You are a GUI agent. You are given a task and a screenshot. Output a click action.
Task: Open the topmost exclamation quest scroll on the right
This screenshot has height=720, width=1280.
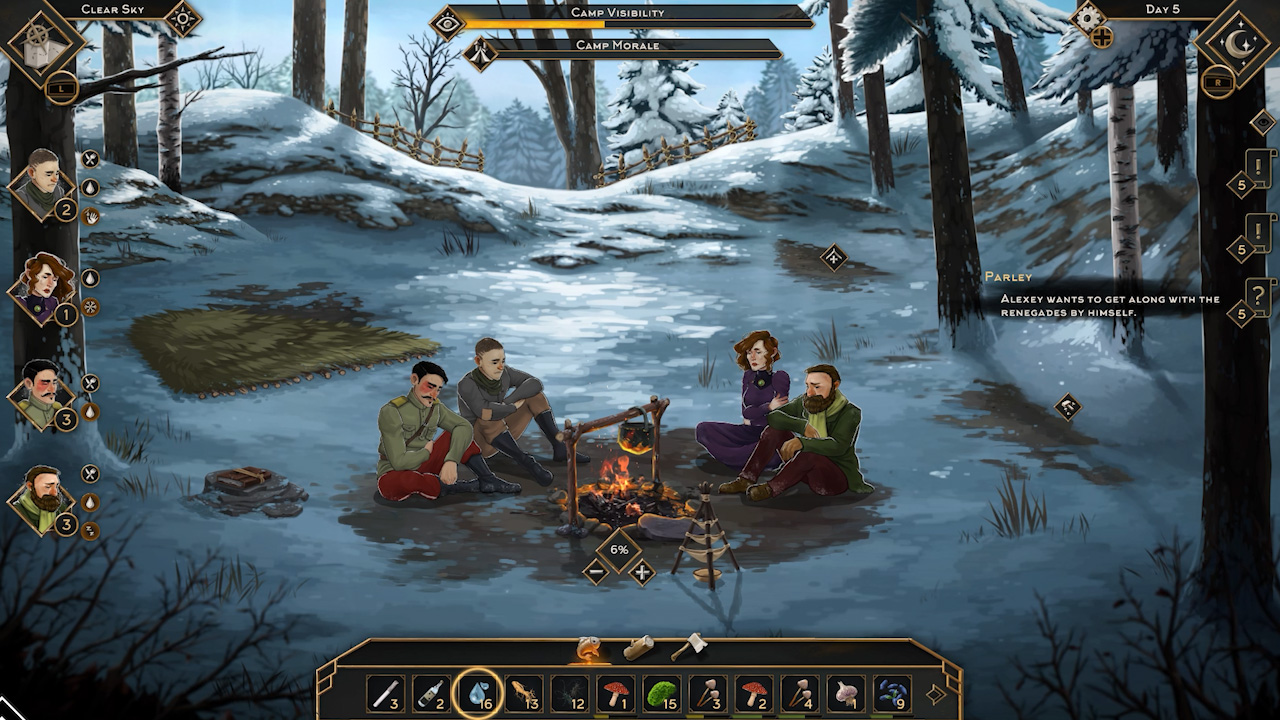pyautogui.click(x=1260, y=167)
